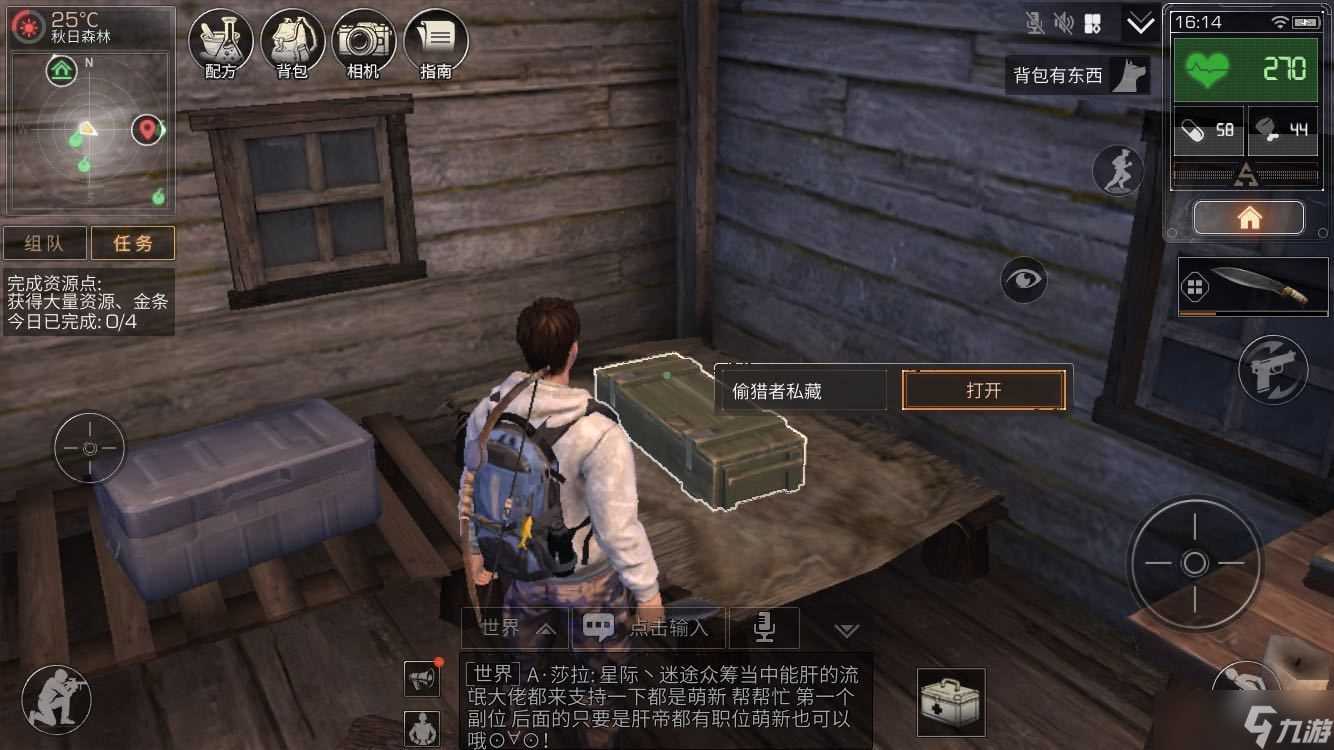Collapse the chat panel with the down chevron
This screenshot has height=750, width=1334.
847,629
